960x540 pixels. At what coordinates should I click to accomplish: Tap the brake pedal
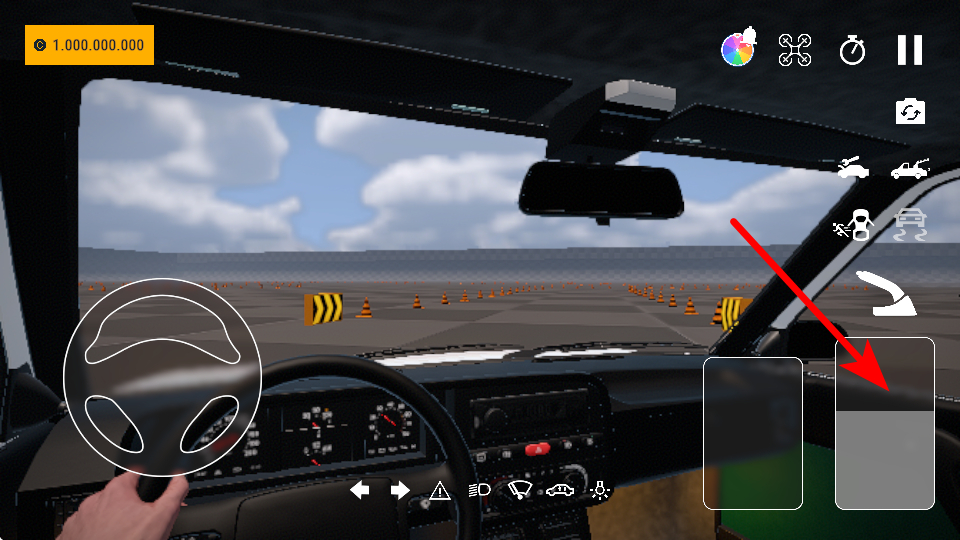(x=753, y=432)
